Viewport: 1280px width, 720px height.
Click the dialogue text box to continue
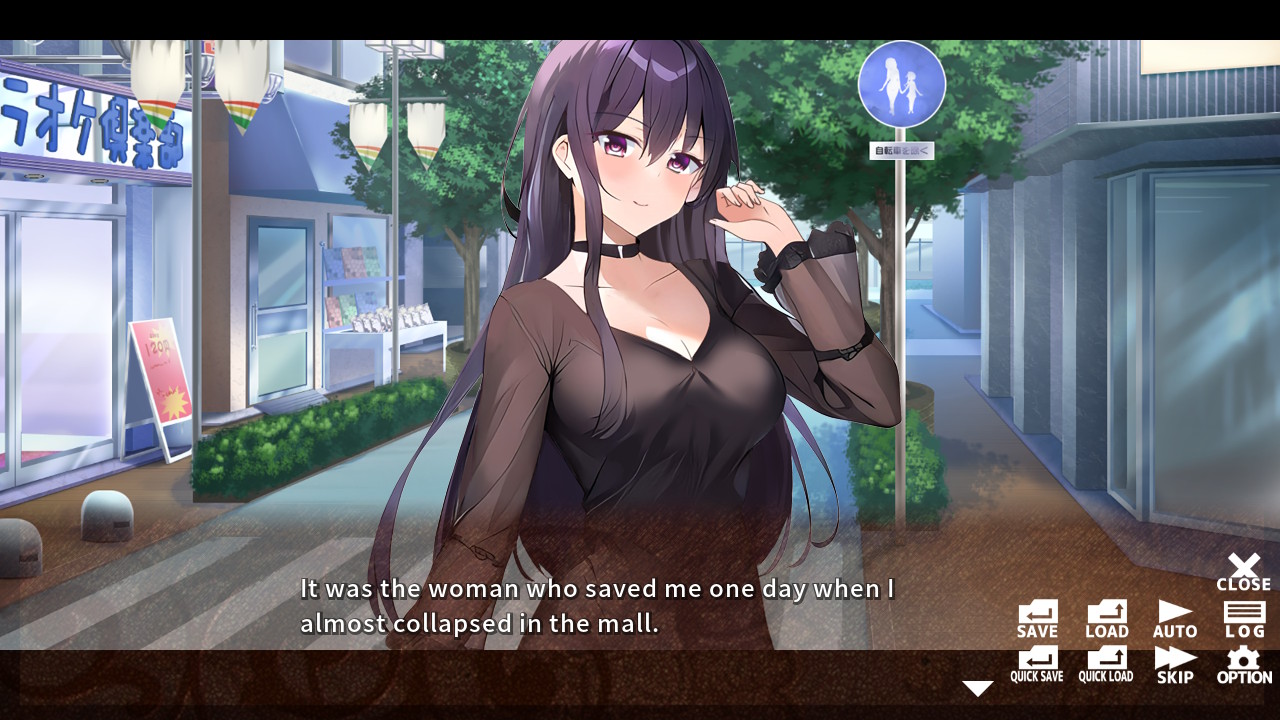590,605
